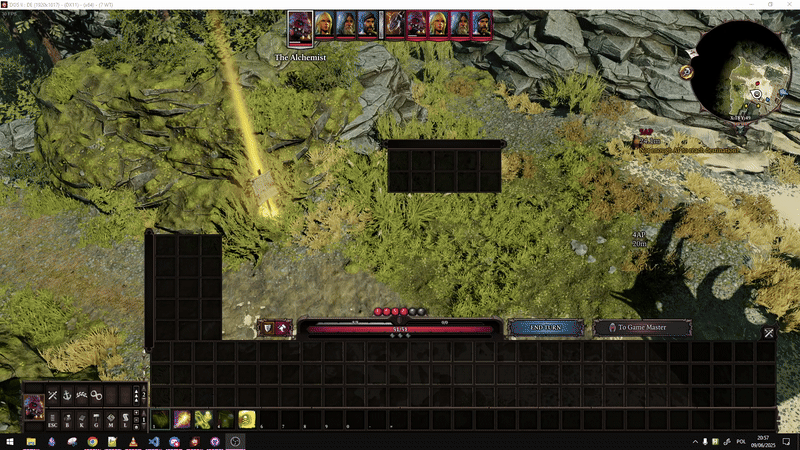Viewport: 800px width, 450px height.
Task: Open the ESC game menu button
Action: click(x=54, y=423)
